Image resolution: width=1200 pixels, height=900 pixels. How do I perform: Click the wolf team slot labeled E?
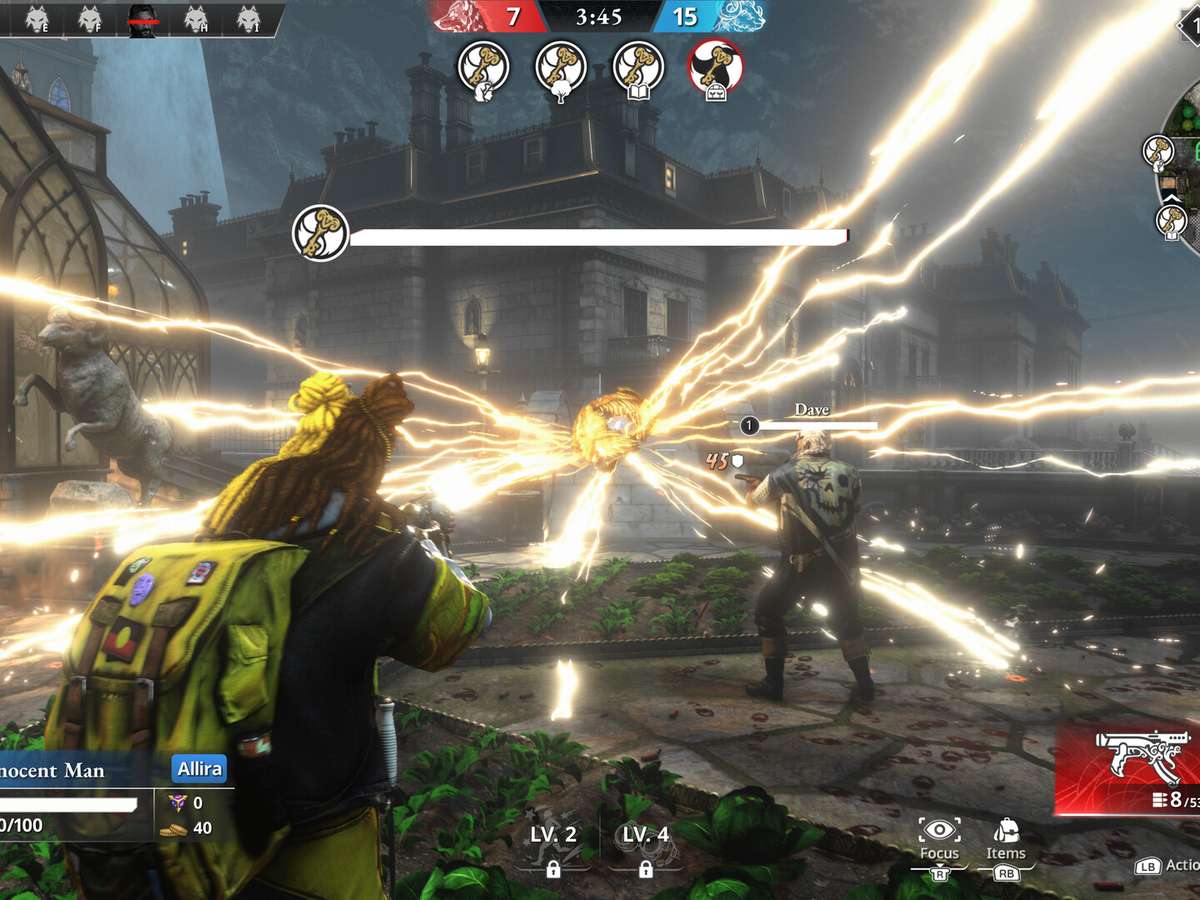tap(37, 19)
